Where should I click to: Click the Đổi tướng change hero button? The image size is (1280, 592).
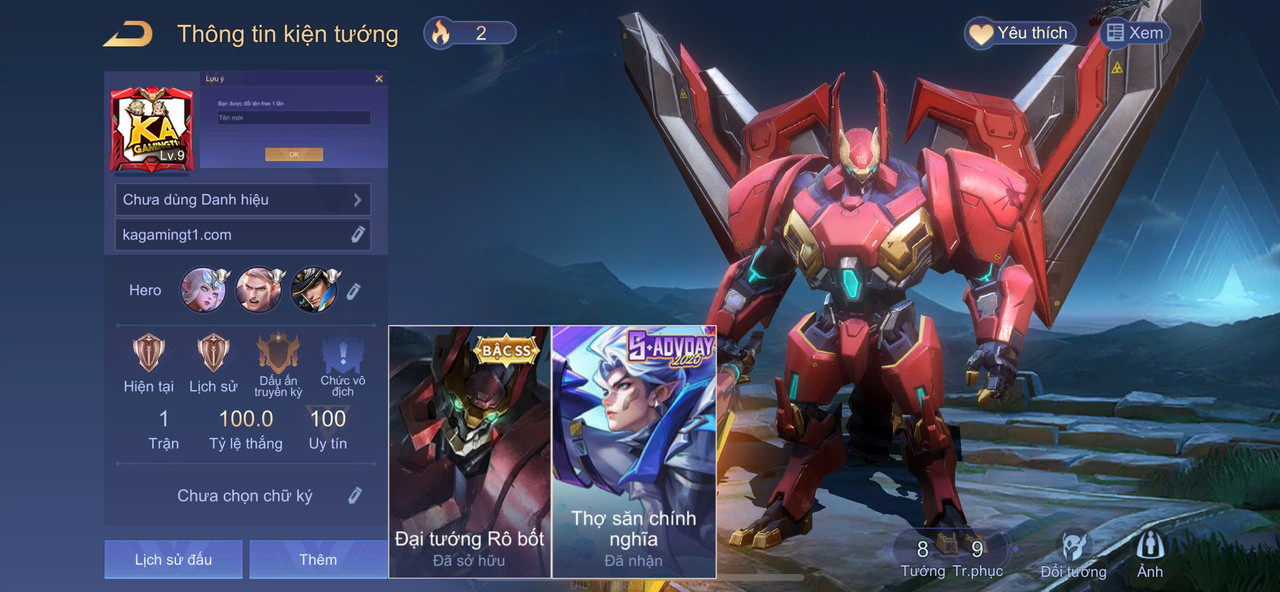click(1073, 555)
